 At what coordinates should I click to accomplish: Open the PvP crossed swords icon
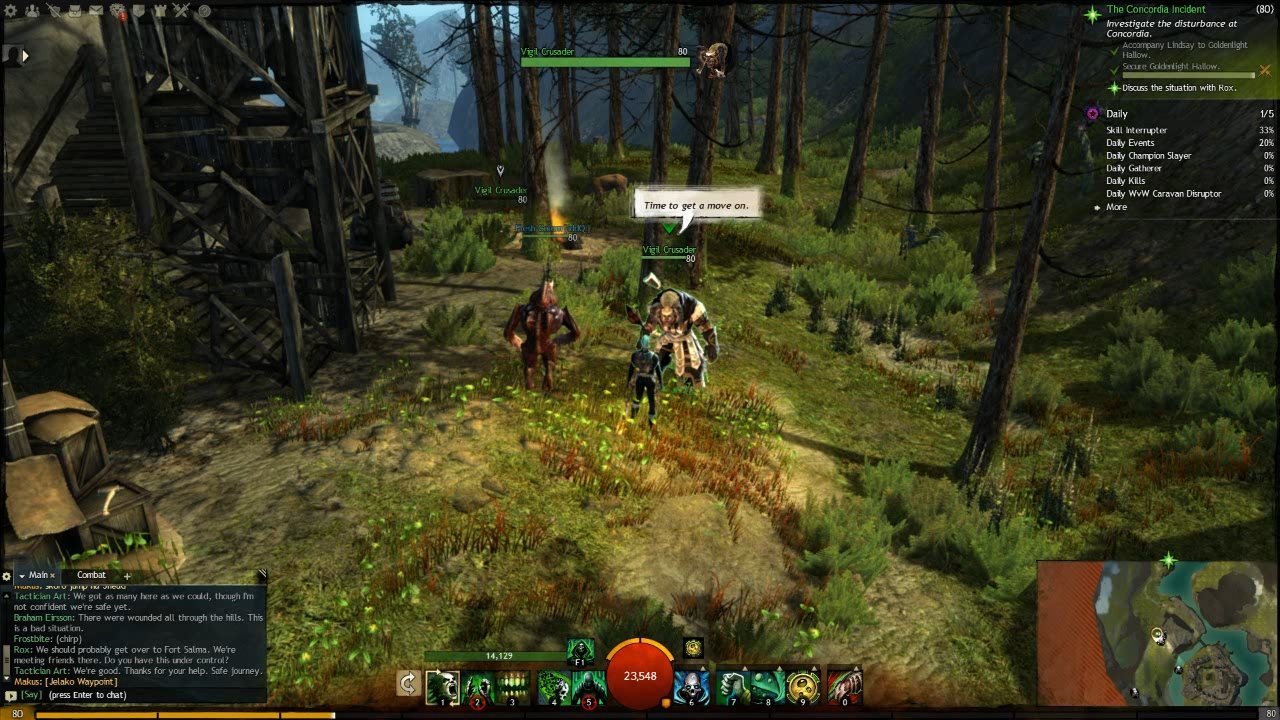point(181,11)
